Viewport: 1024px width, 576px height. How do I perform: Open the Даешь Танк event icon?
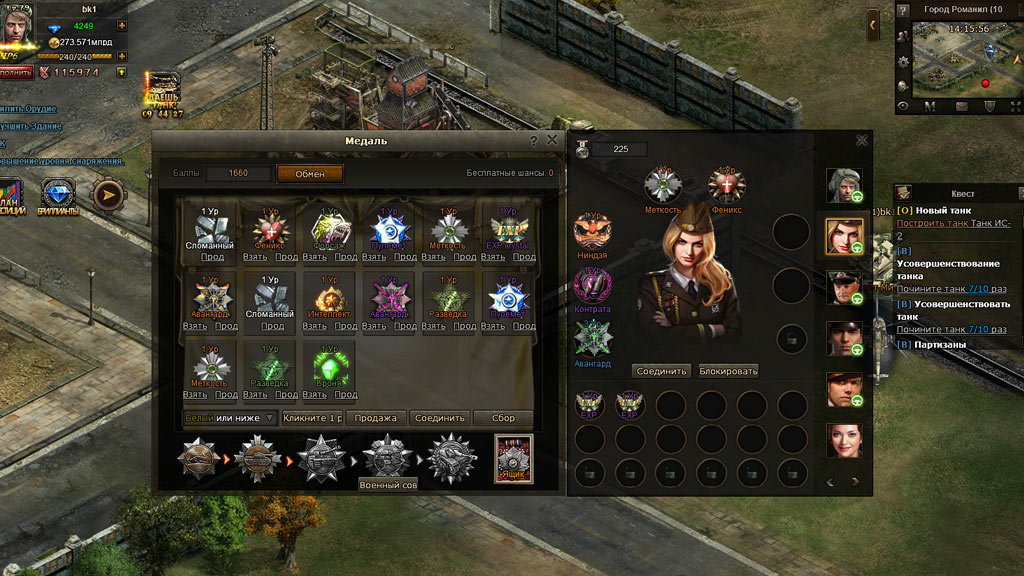[x=163, y=90]
